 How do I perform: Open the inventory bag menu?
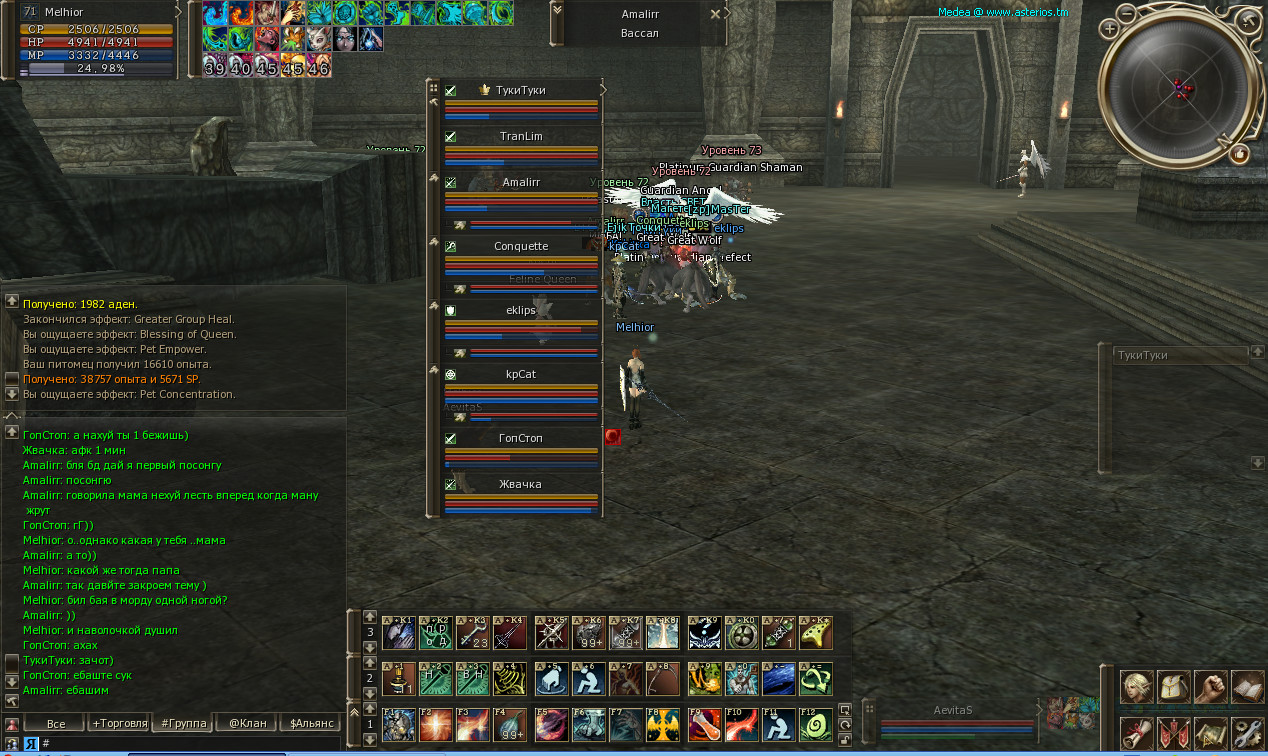click(x=1173, y=687)
